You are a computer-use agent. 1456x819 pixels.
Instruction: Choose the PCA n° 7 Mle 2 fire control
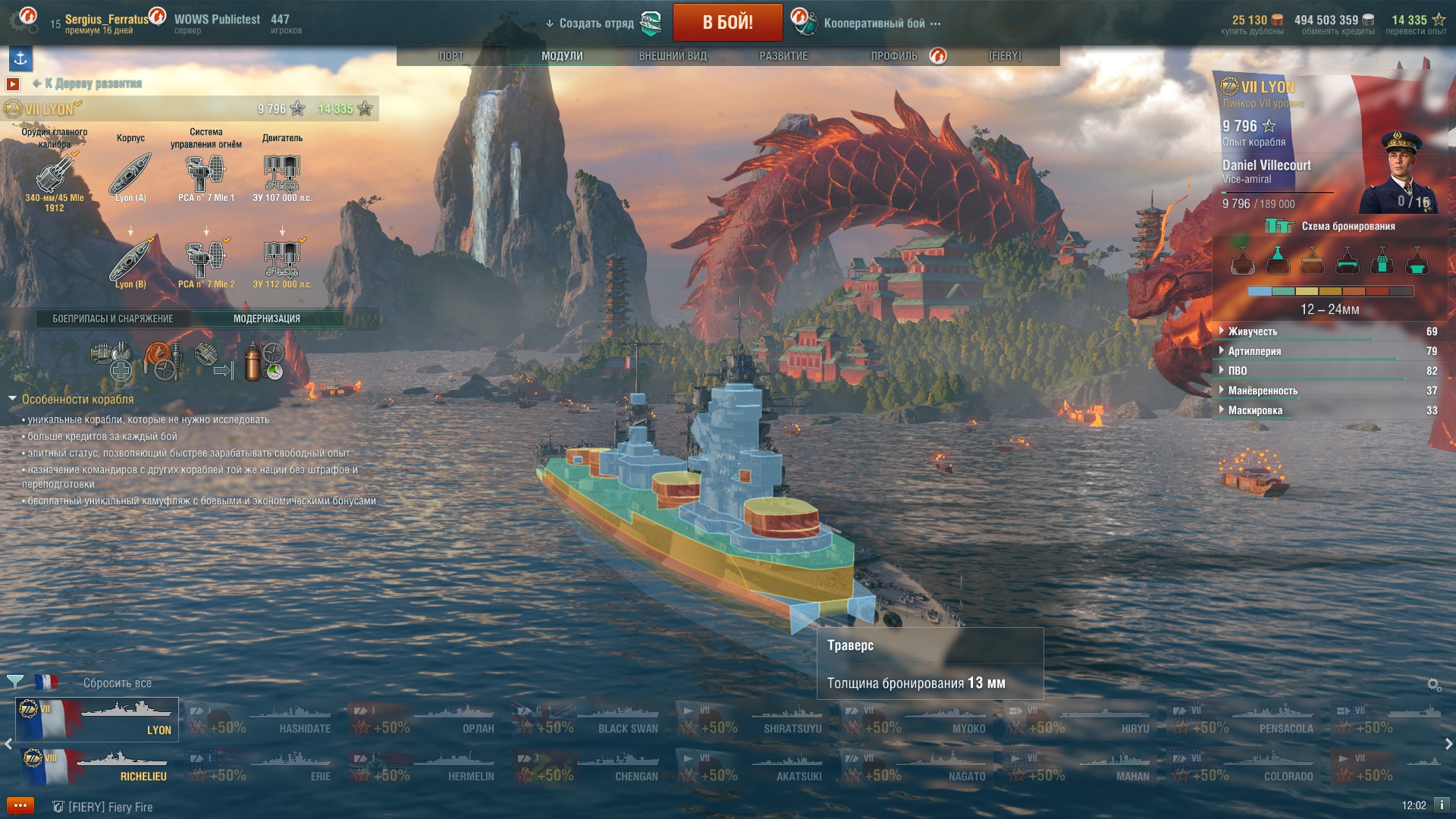coord(206,262)
